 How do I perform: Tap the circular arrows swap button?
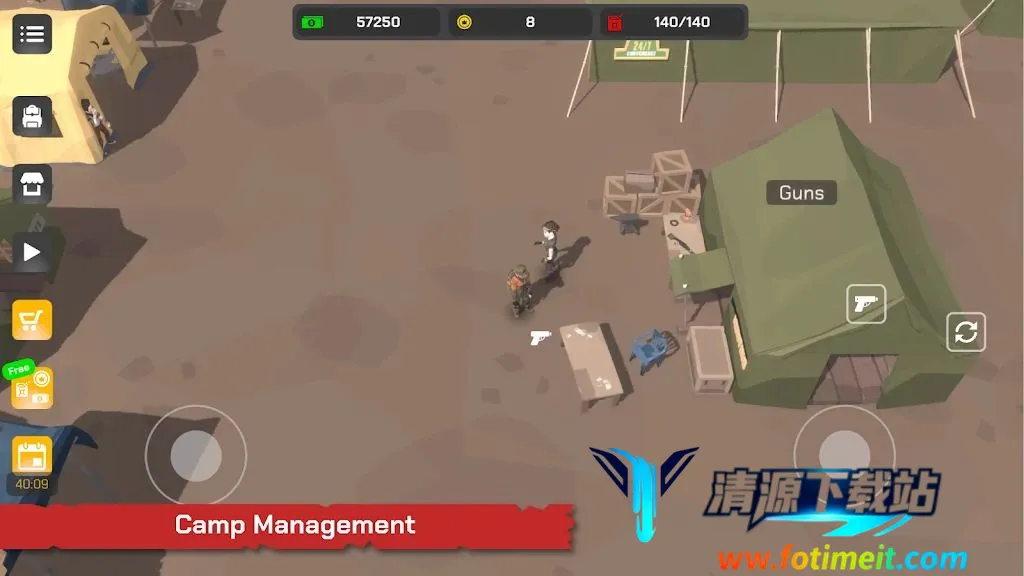966,332
